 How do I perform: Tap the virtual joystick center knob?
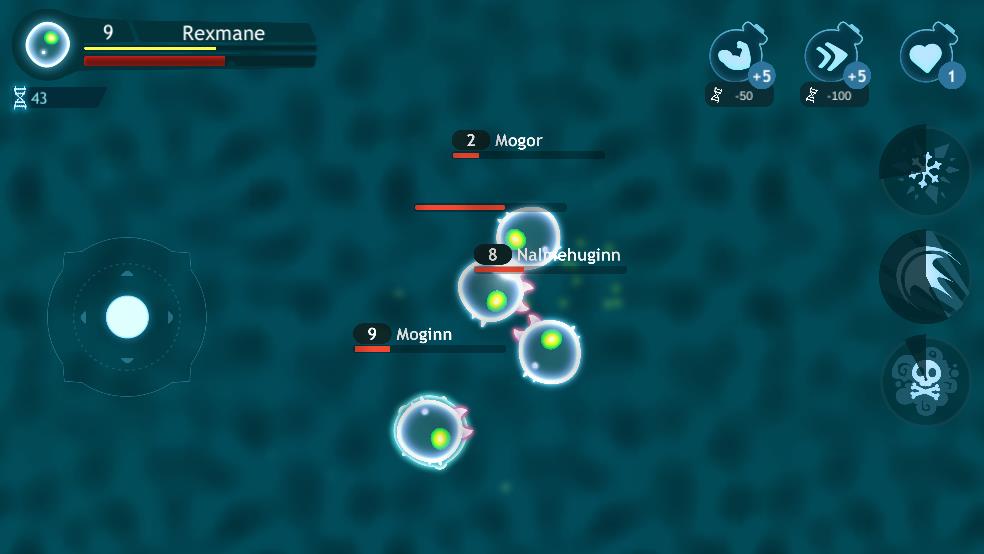pos(127,317)
